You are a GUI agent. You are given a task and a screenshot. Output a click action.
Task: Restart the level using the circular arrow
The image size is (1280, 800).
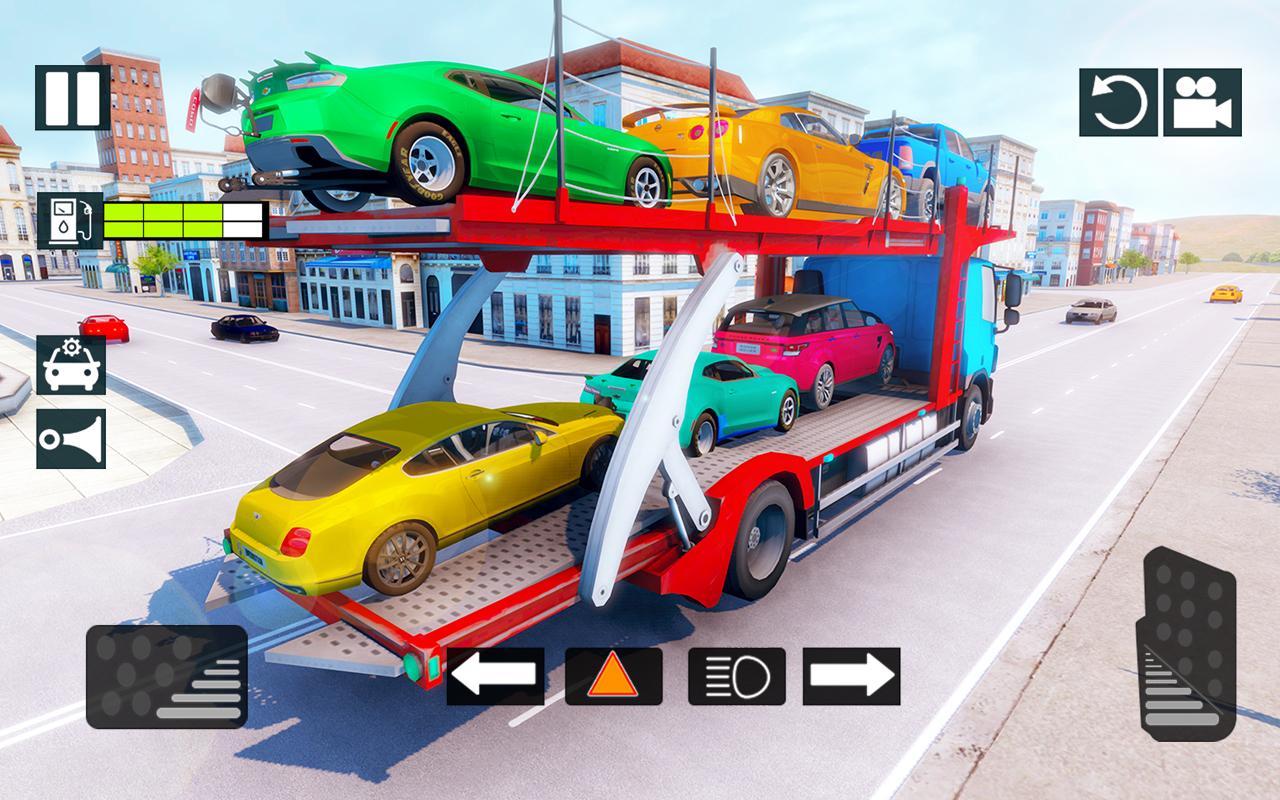pos(1119,98)
